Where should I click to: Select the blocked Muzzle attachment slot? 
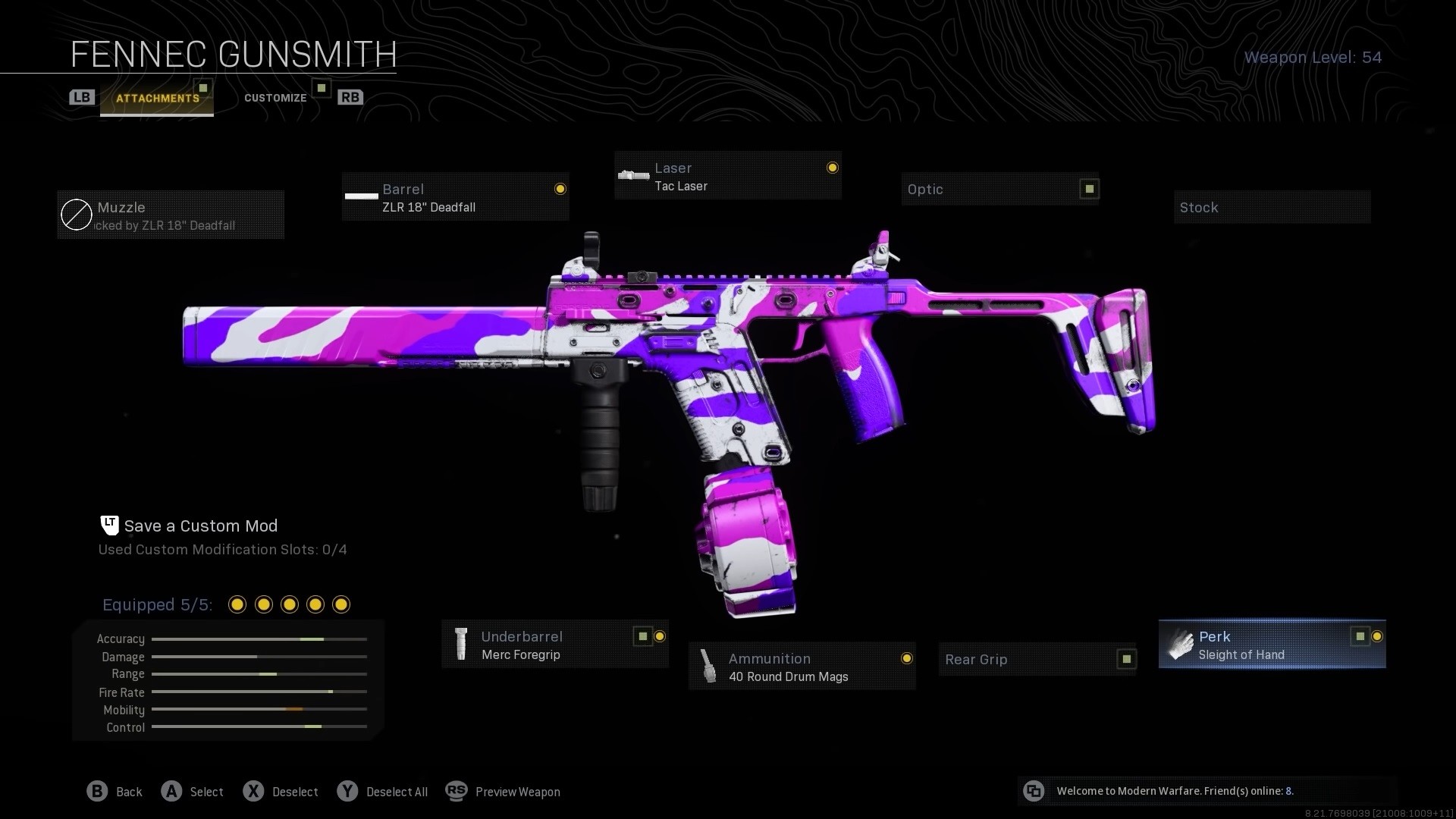click(171, 215)
